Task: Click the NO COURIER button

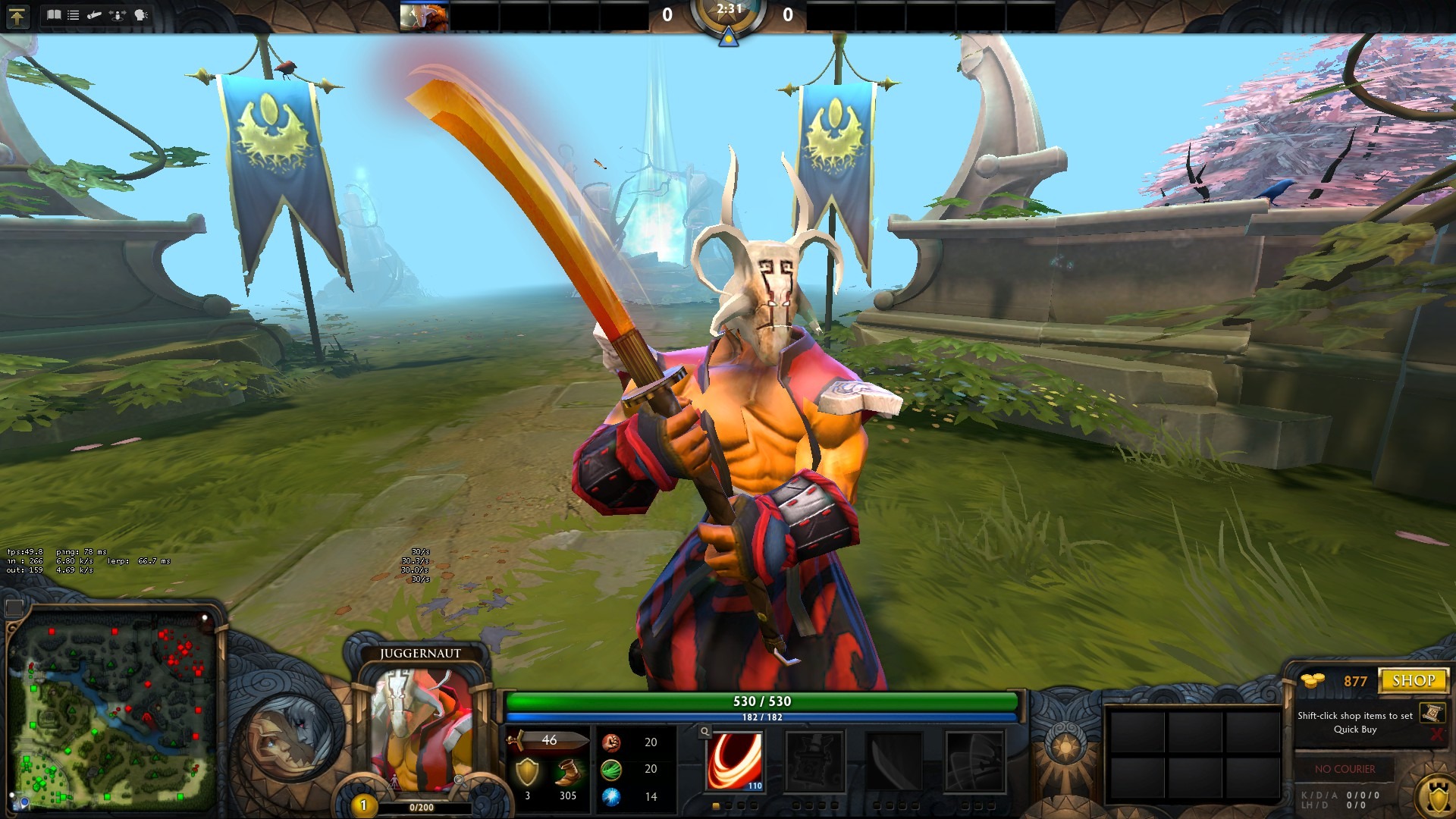Action: 1345,769
